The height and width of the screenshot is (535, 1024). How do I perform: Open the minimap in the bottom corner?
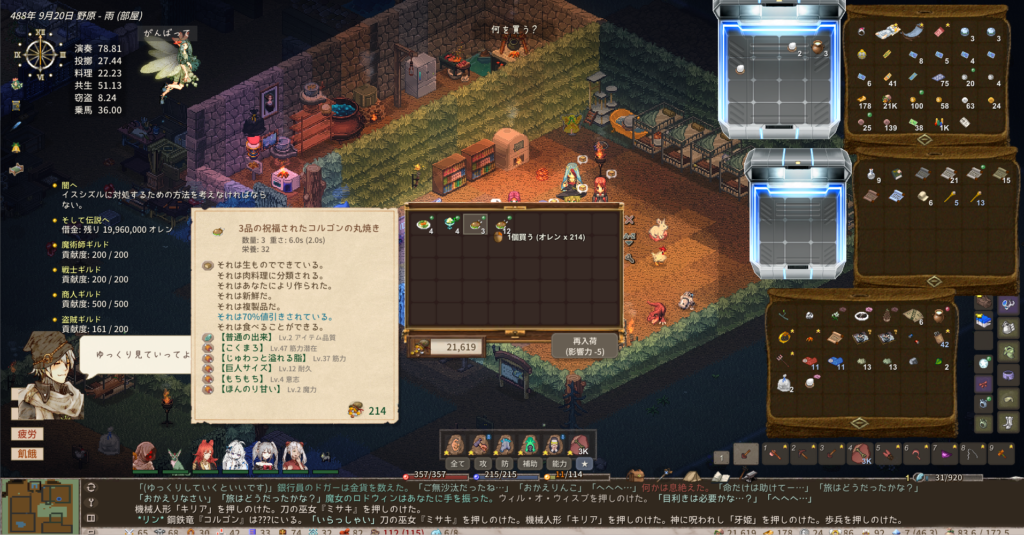click(40, 506)
